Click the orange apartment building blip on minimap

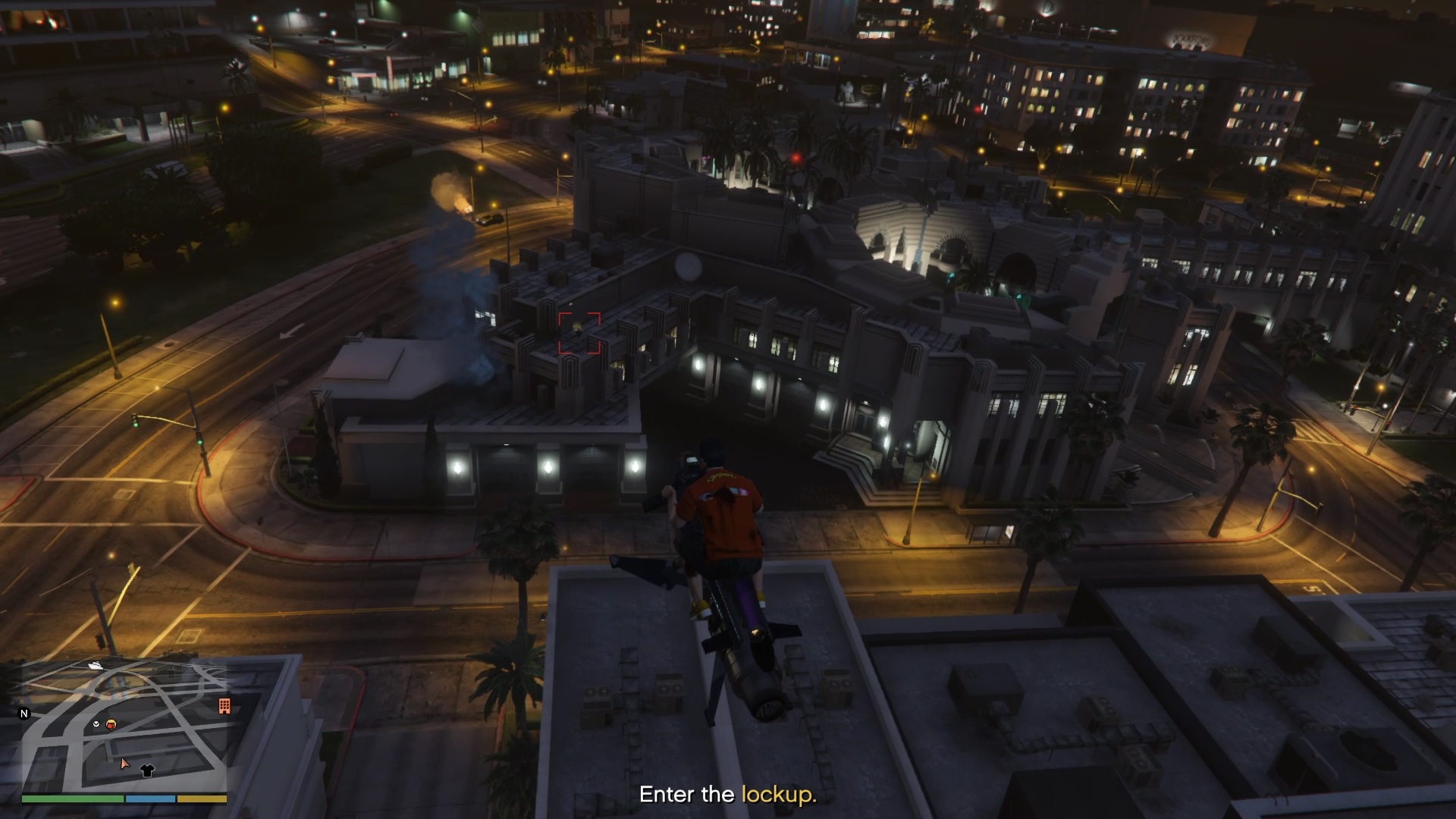coord(224,707)
